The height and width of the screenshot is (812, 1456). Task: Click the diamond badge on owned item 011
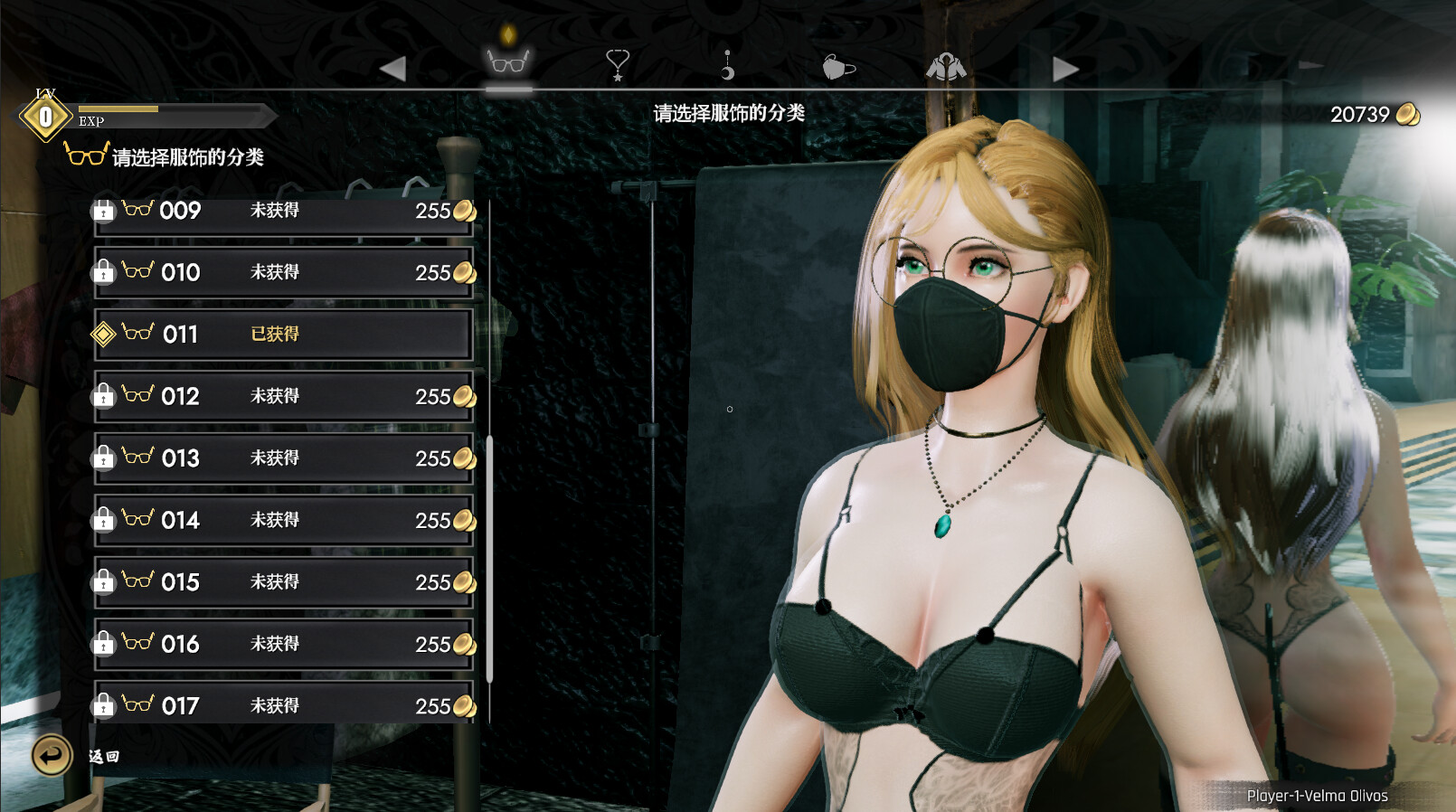pyautogui.click(x=106, y=334)
